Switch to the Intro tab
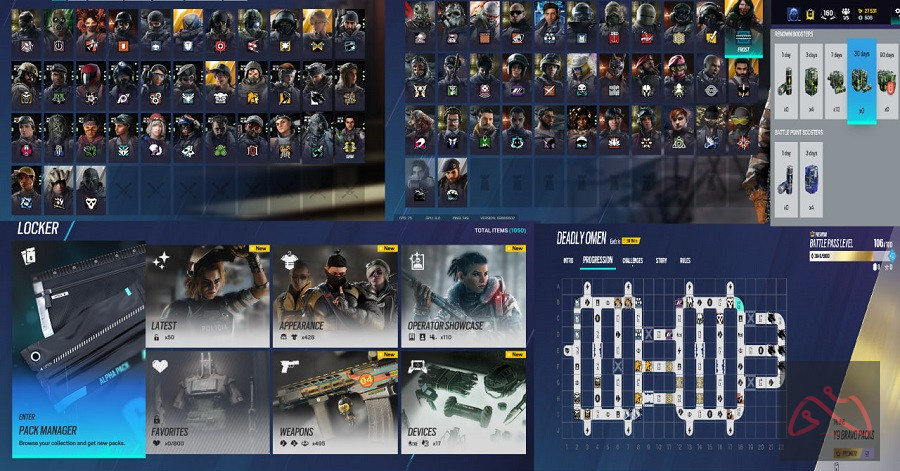900x471 pixels. pos(568,261)
